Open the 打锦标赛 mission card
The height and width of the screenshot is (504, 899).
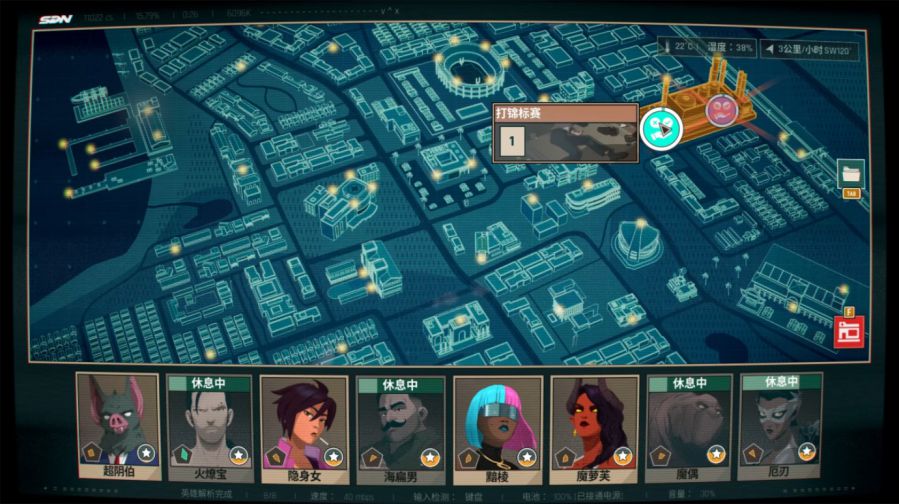click(x=565, y=133)
